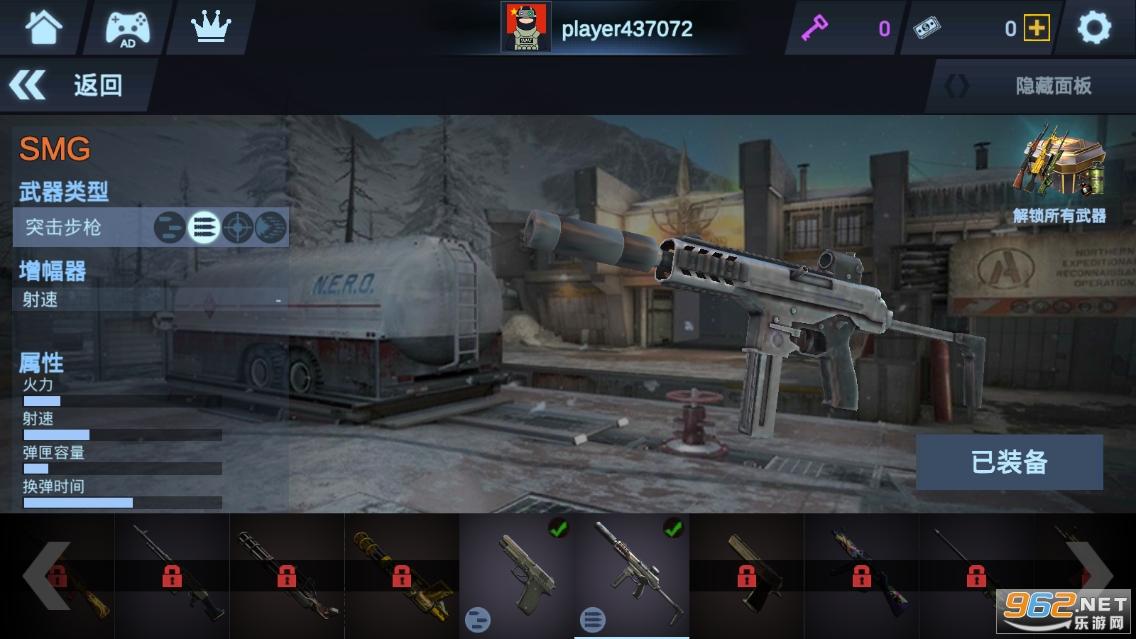Show next weapons with right arrow
Viewport: 1136px width, 639px height.
1090,575
